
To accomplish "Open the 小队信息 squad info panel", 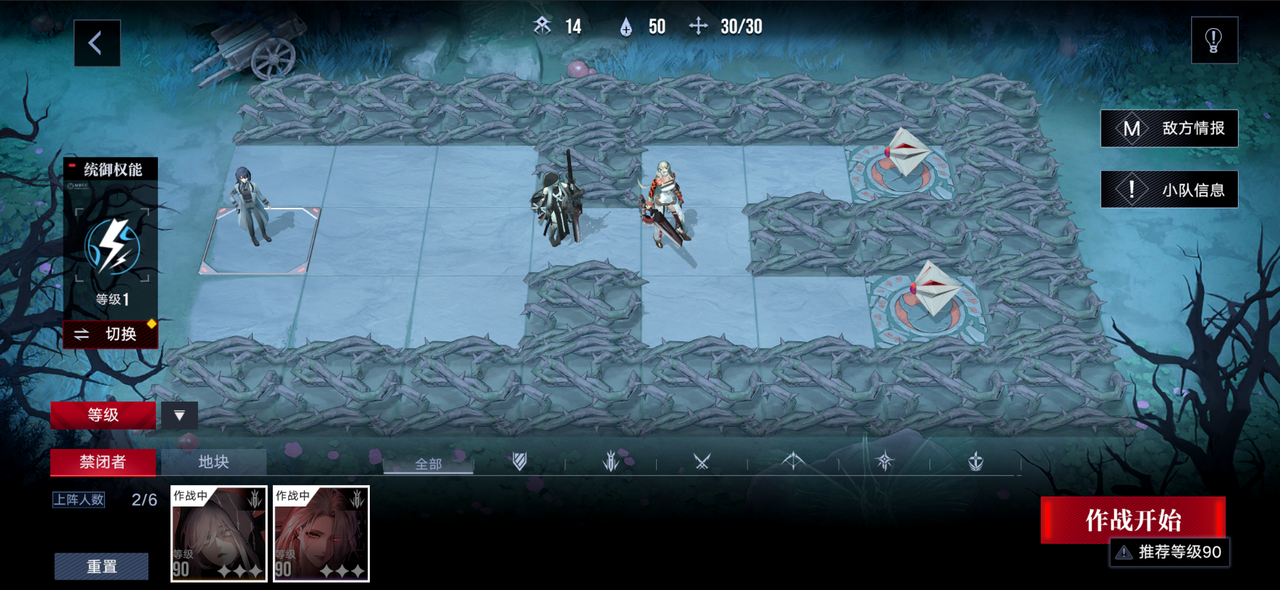I will [x=1169, y=189].
